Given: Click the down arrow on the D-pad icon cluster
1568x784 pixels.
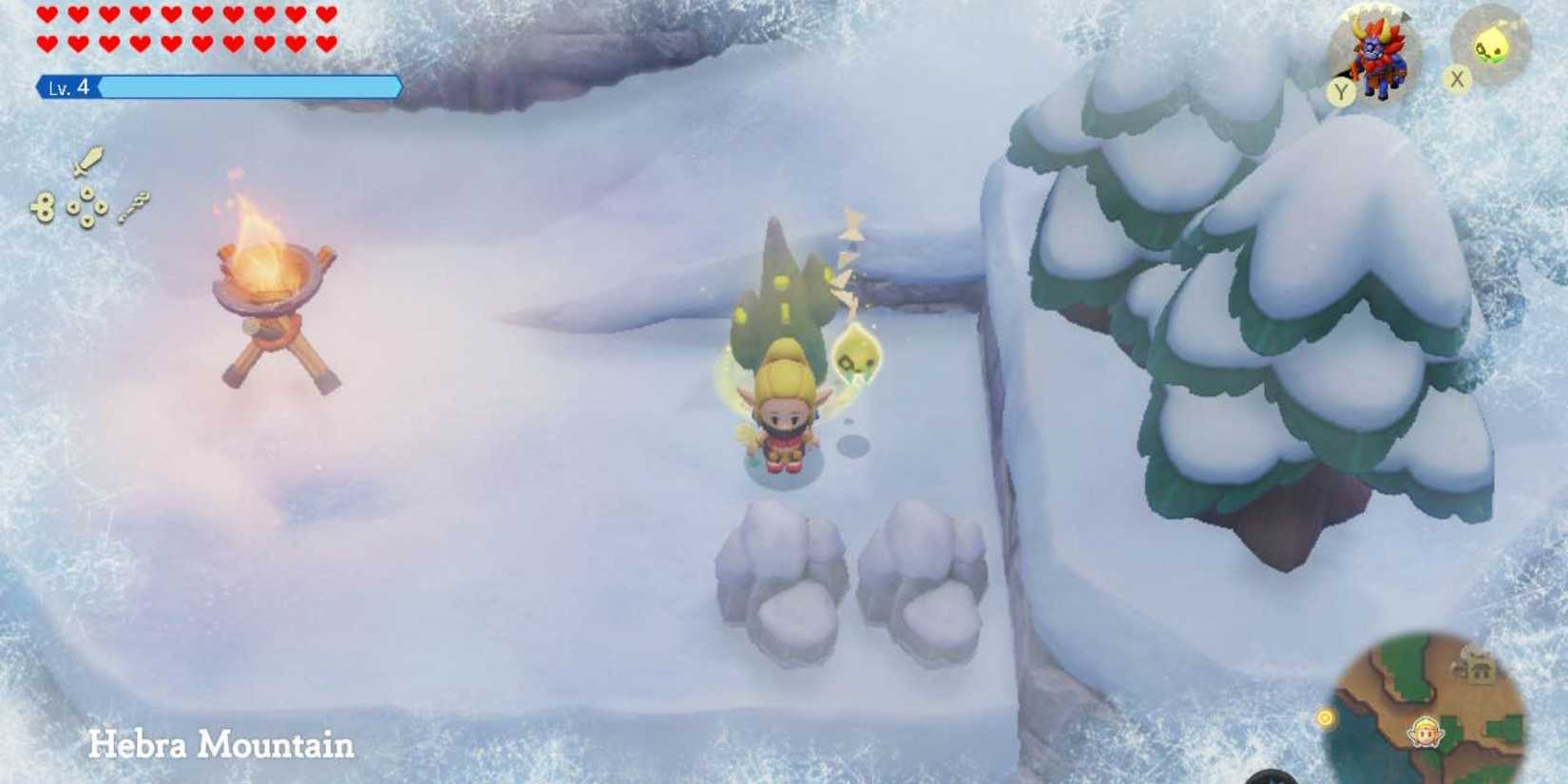Looking at the screenshot, I should pyautogui.click(x=86, y=220).
